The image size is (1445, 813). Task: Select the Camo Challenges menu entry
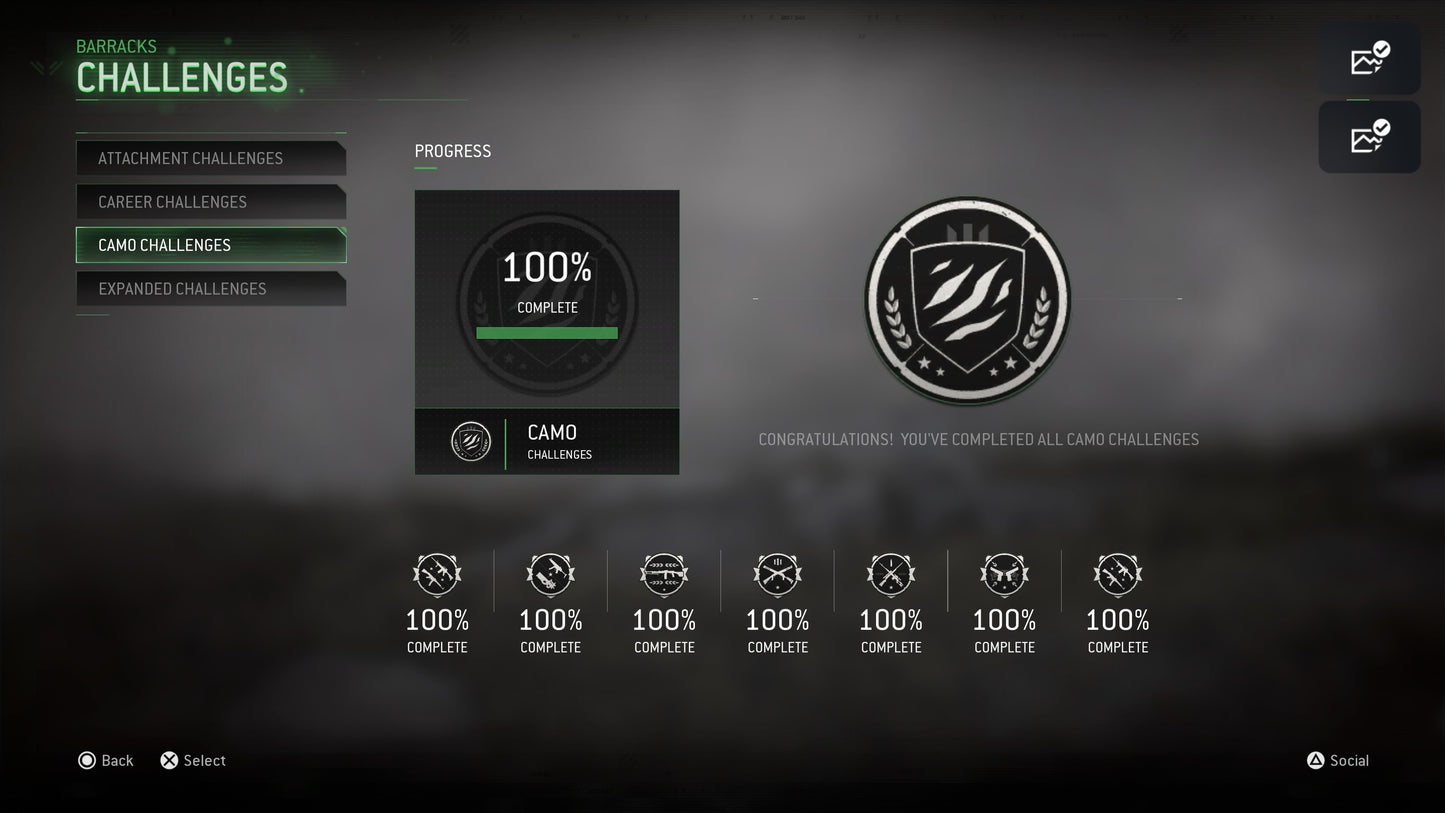(x=211, y=245)
